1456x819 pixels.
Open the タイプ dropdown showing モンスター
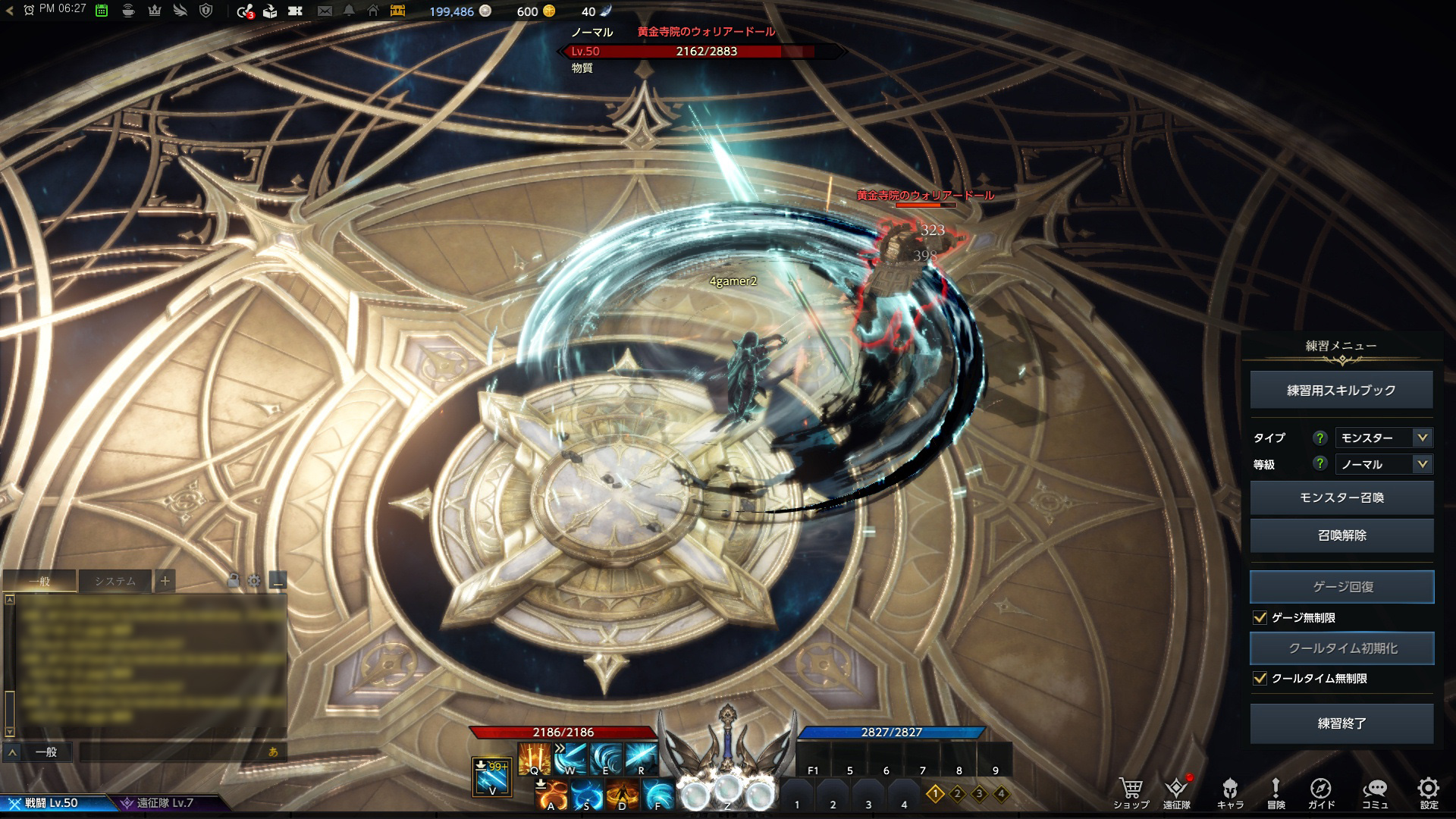1383,438
